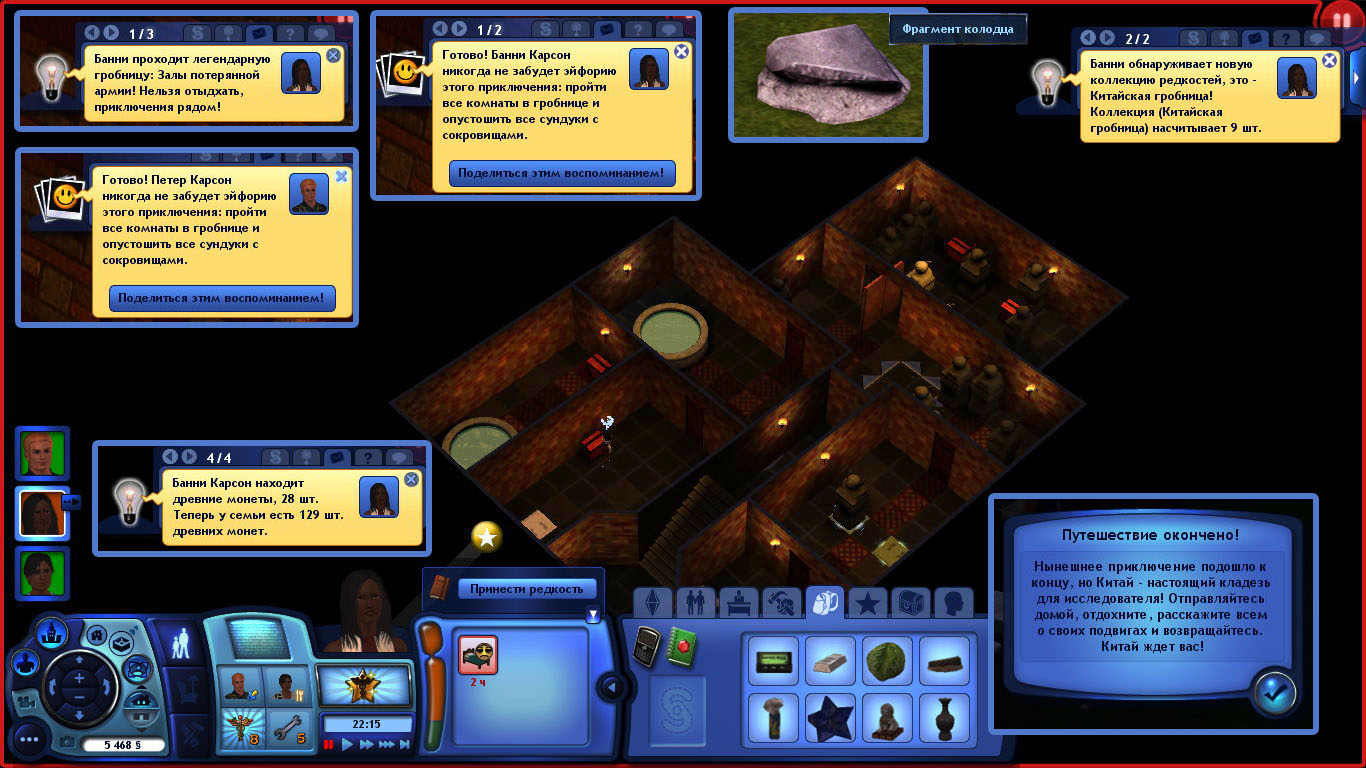Image resolution: width=1366 pixels, height=768 pixels.
Task: Select the red-haired Sim portrait
Action: 43,454
